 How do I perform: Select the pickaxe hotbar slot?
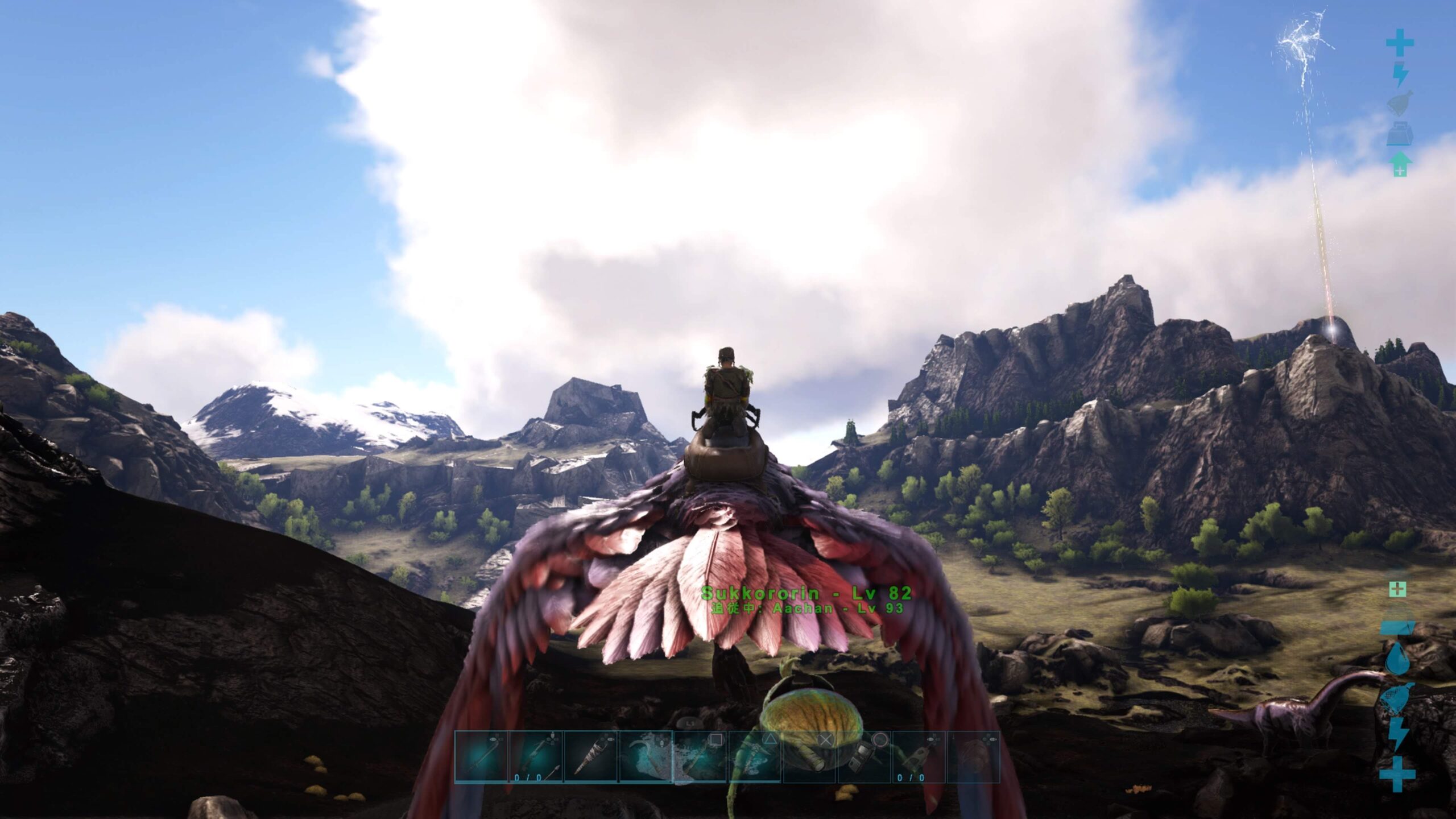[x=754, y=757]
